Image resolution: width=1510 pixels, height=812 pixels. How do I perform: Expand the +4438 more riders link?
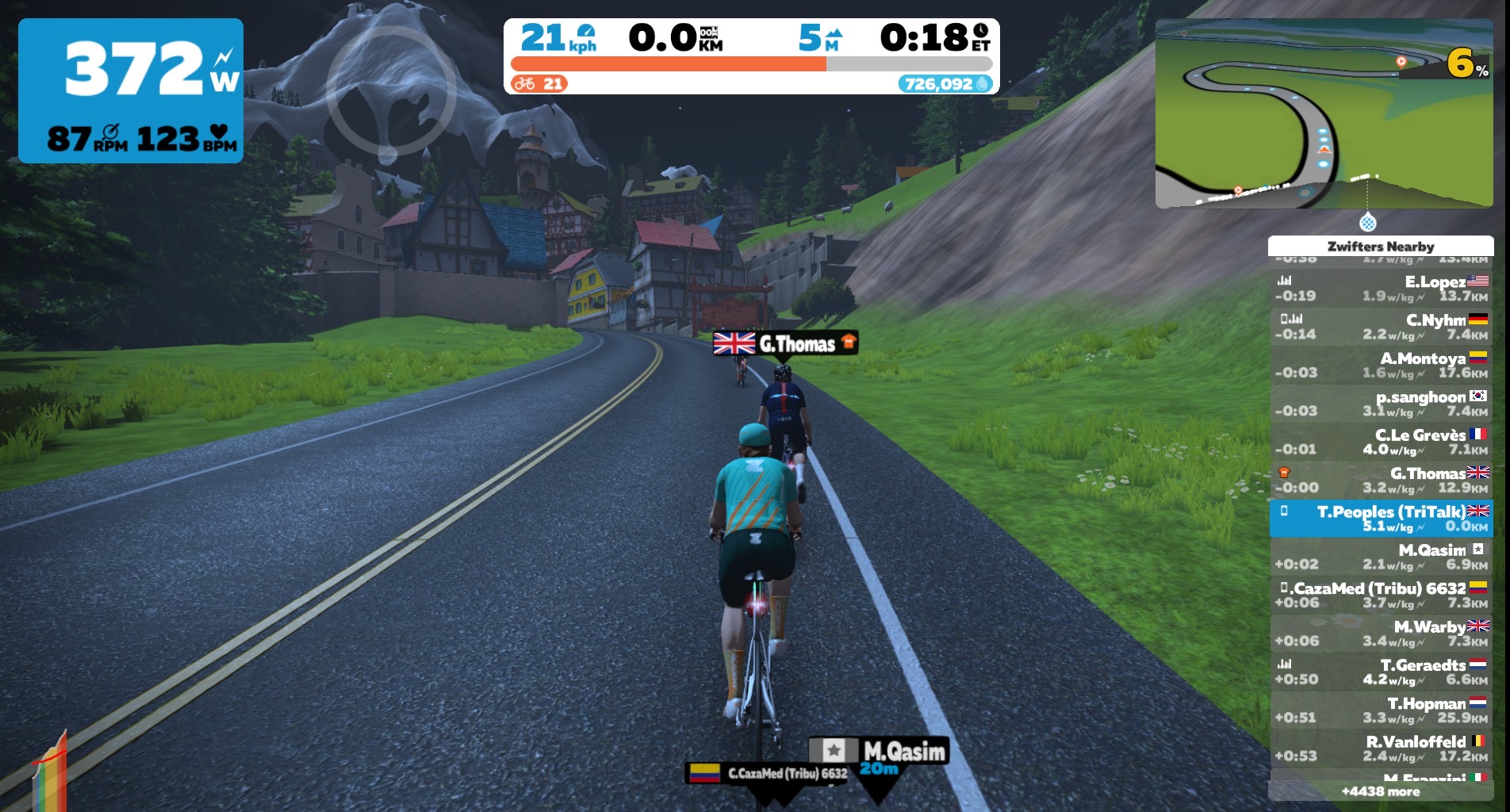click(1381, 791)
